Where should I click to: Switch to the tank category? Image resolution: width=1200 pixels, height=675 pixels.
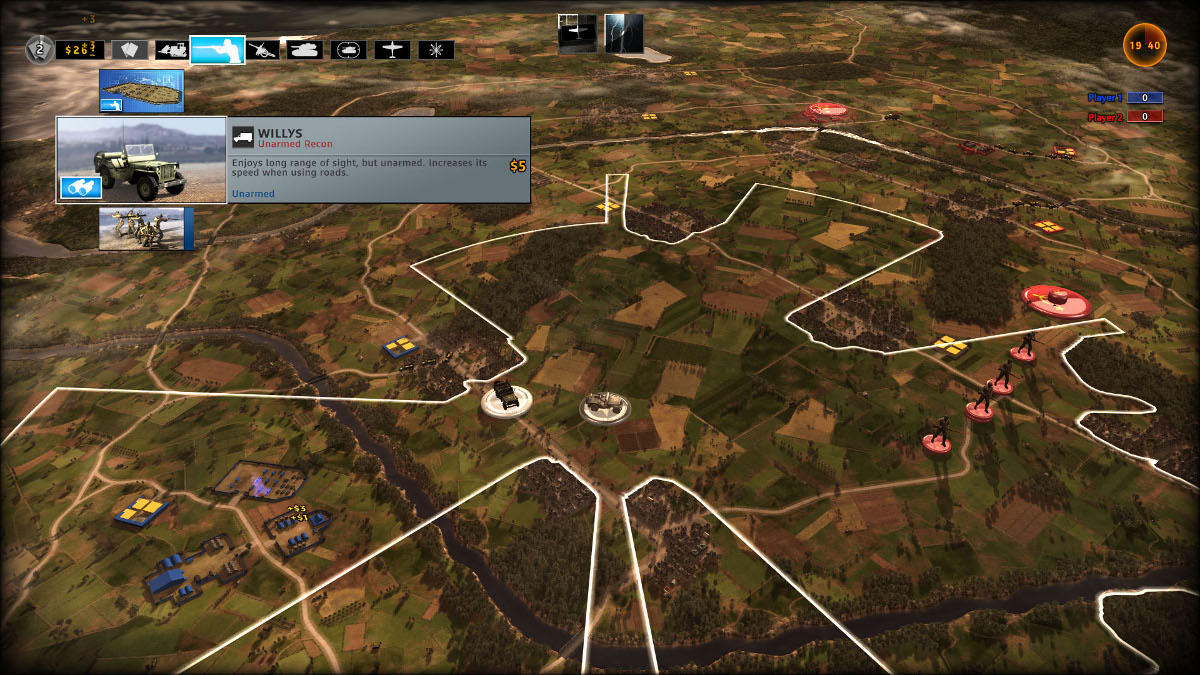pyautogui.click(x=305, y=49)
